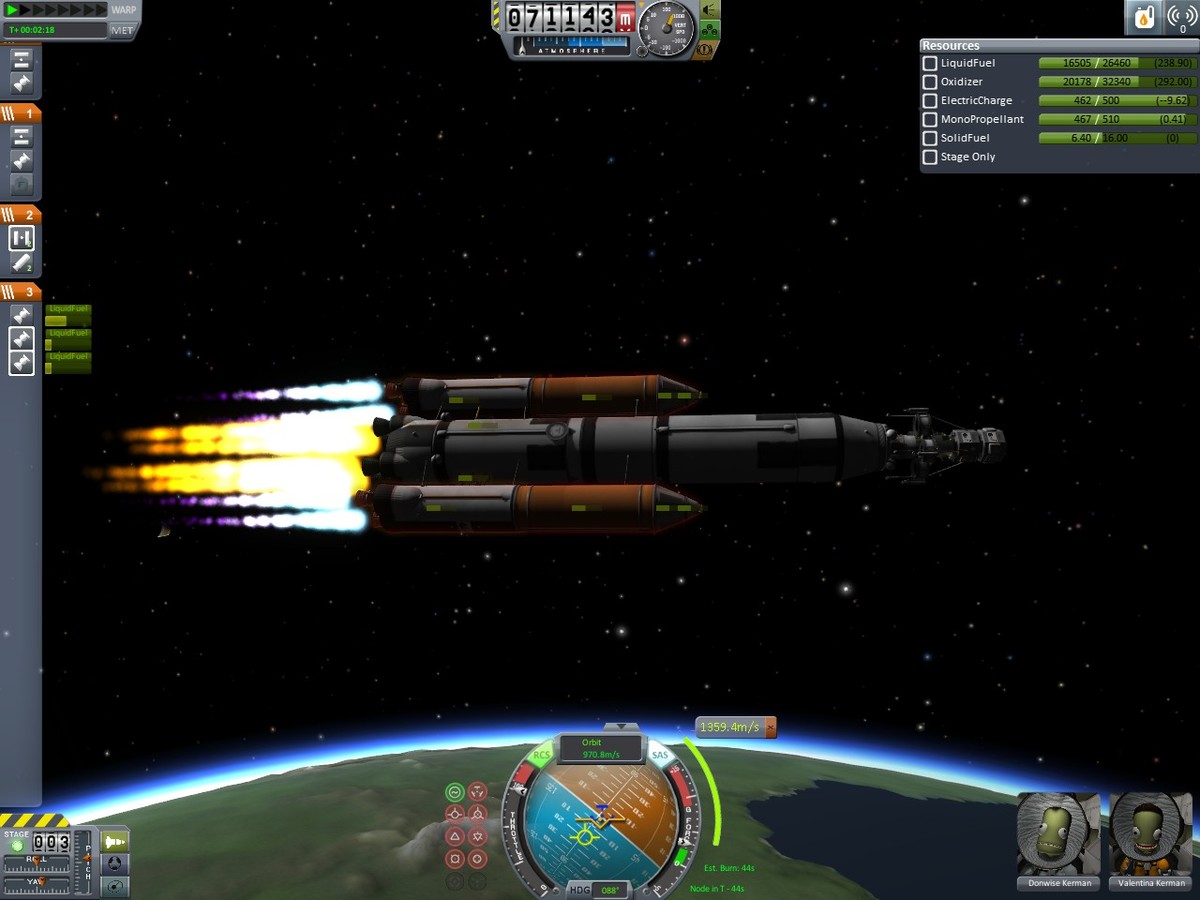Click the Orbit speed display mode

[x=601, y=748]
